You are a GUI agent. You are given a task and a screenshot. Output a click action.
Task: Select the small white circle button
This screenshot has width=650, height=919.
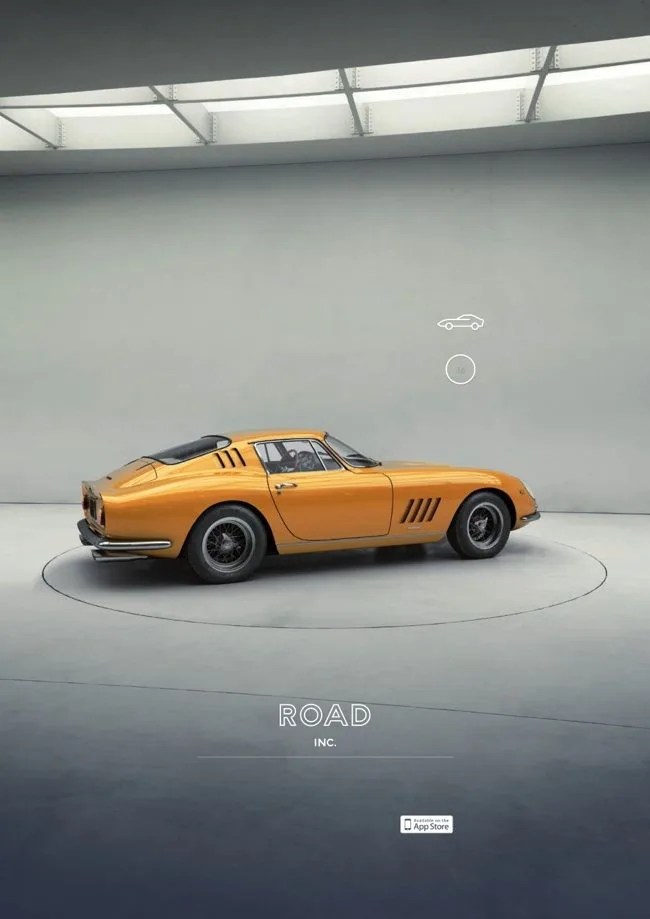pos(460,369)
